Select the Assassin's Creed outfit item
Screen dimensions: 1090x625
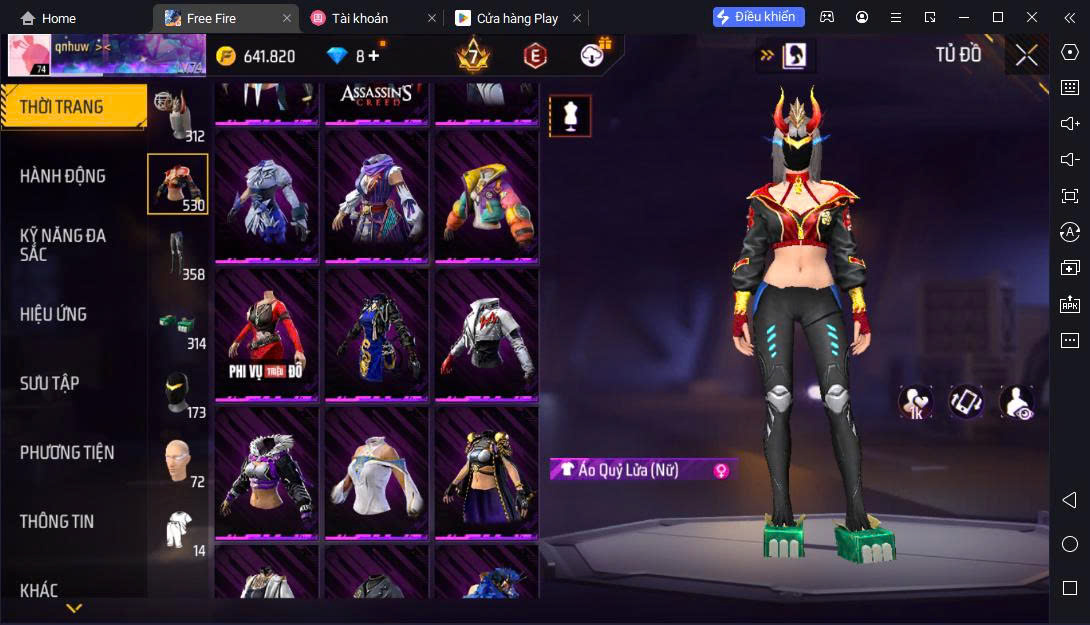click(x=376, y=102)
